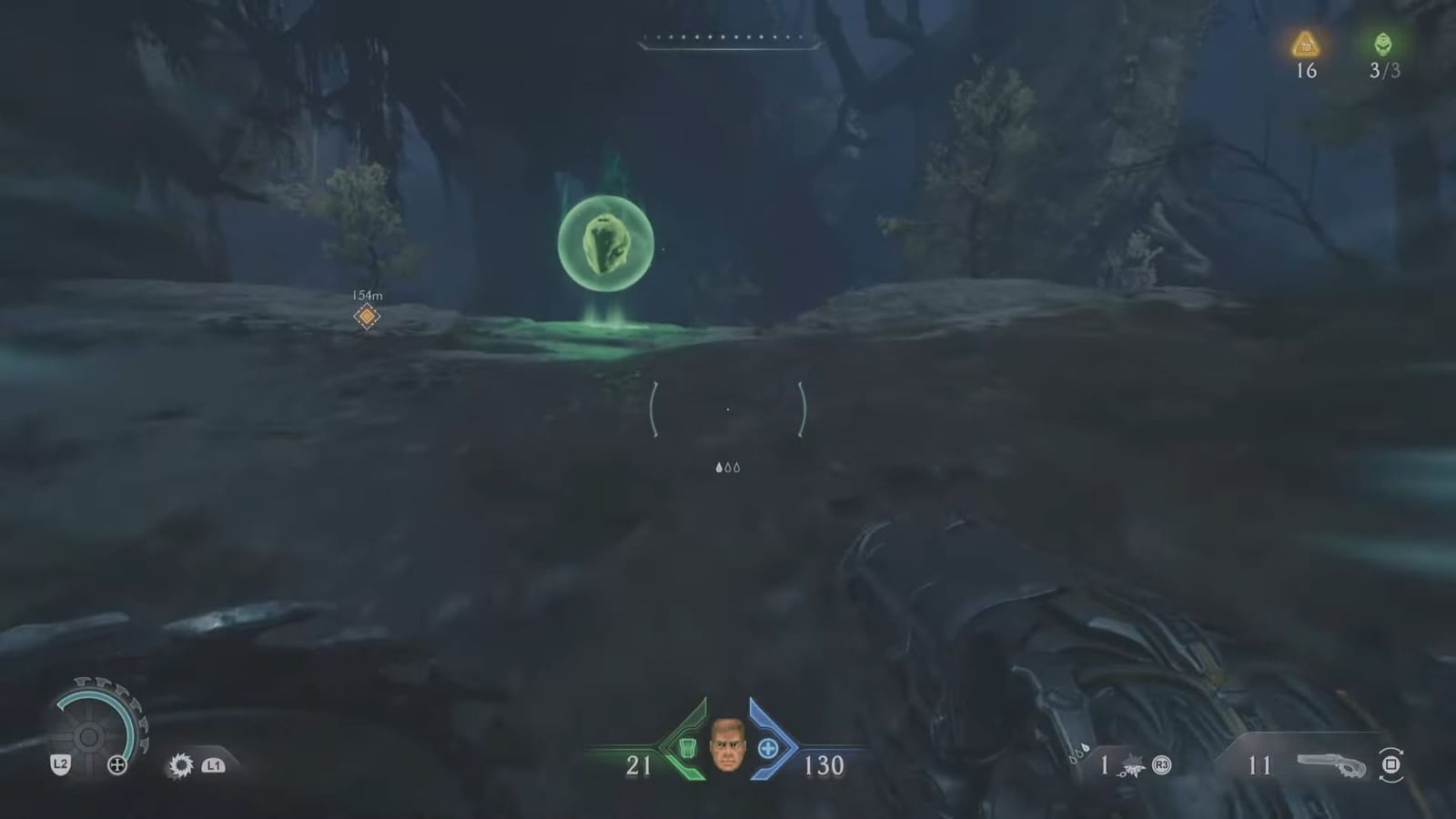Click the ammo count showing 11

coord(1261,767)
